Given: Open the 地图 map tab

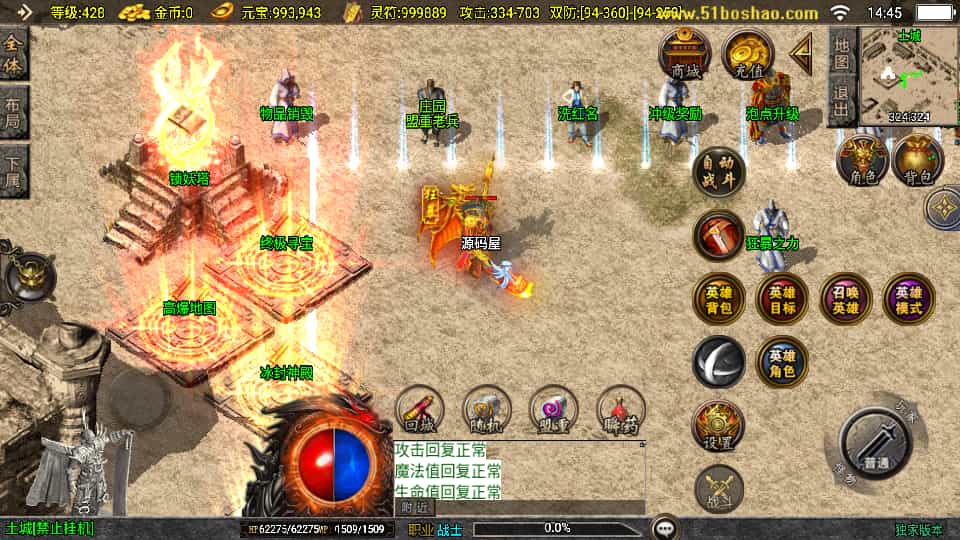Looking at the screenshot, I should pyautogui.click(x=843, y=54).
